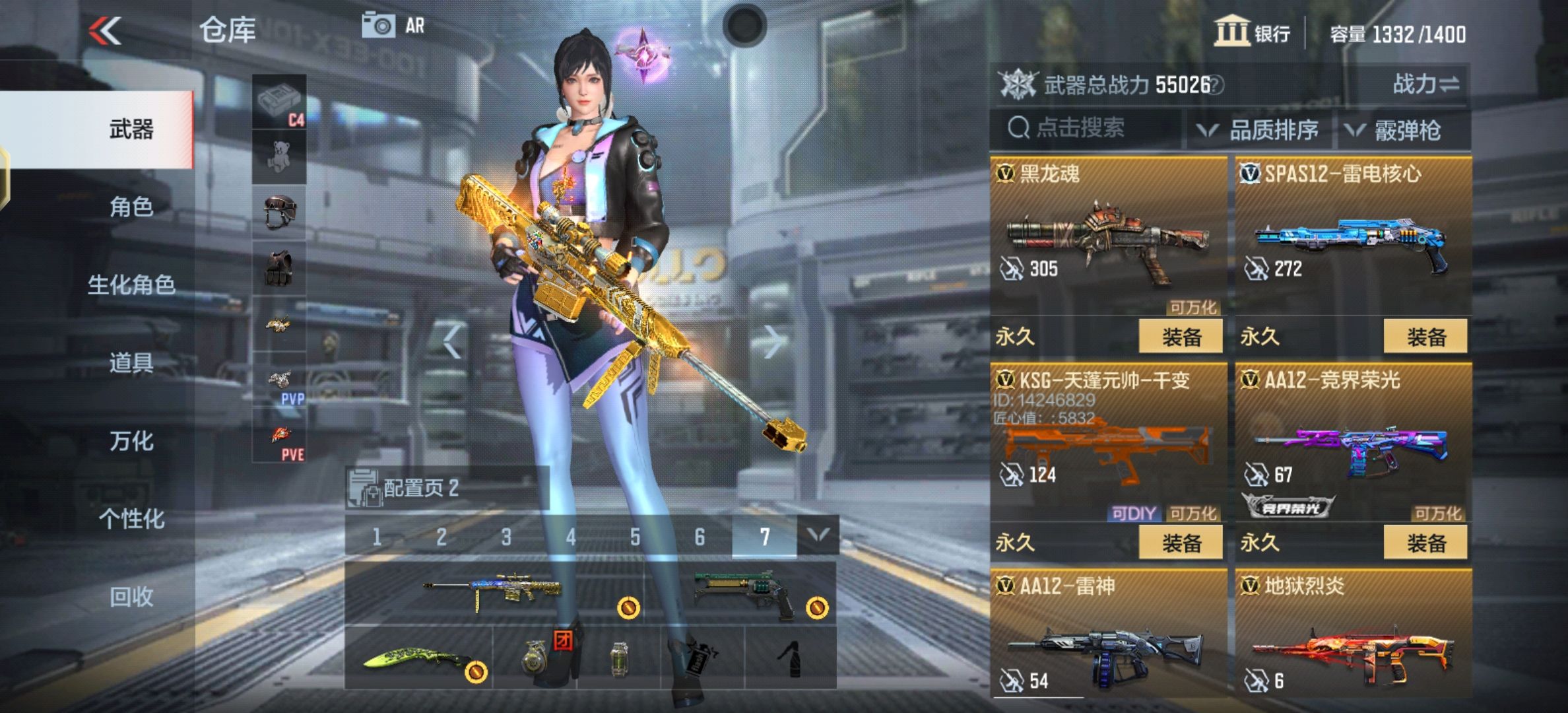Open the 霰弹枪 weapon category filter

point(1409,129)
